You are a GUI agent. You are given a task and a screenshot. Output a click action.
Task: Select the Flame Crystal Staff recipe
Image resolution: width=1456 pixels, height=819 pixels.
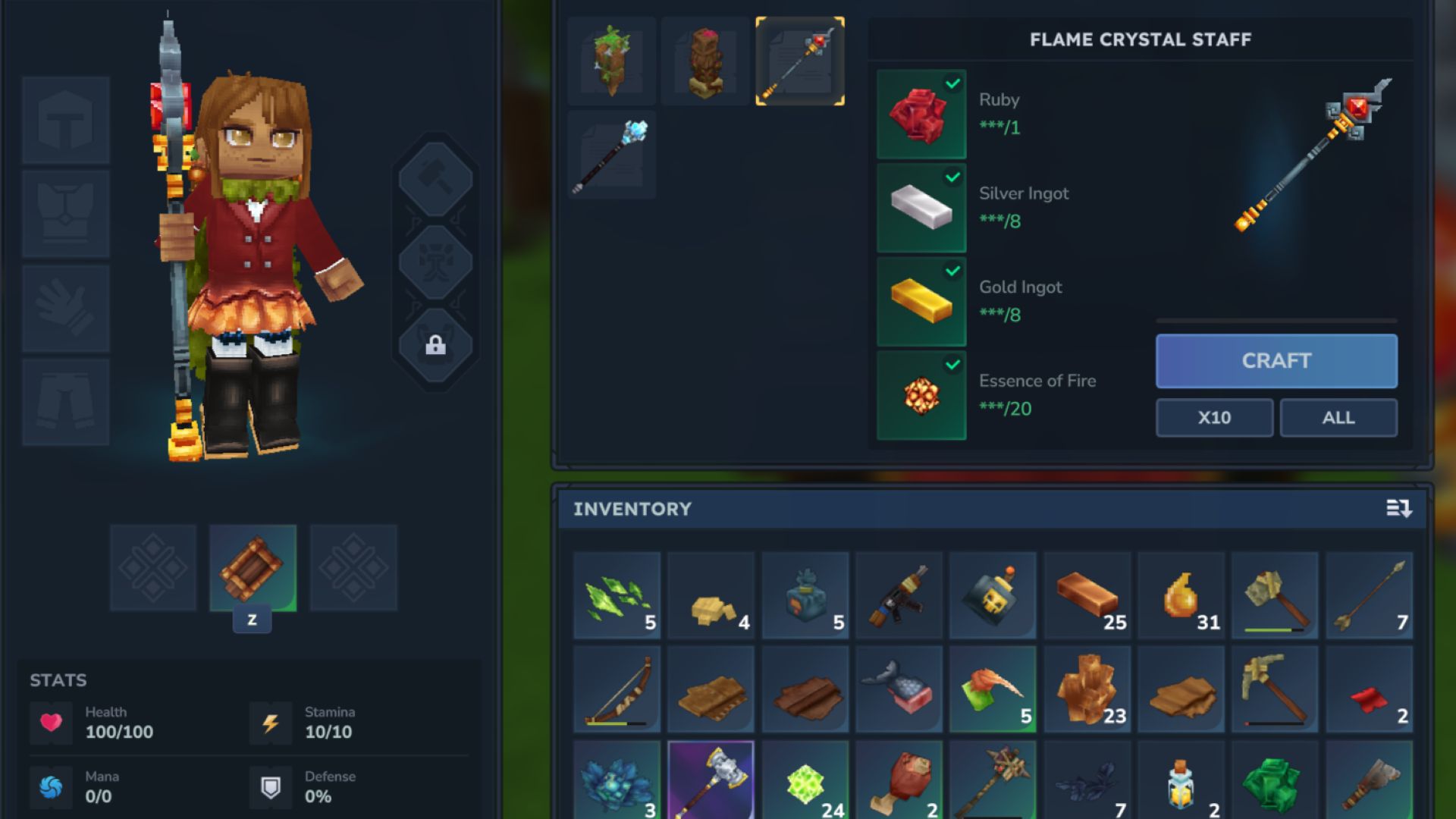800,61
